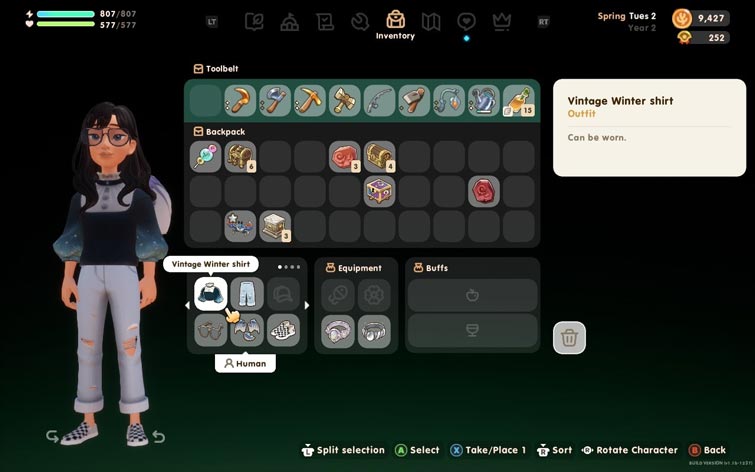Open the map tab
Image resolution: width=755 pixels, height=472 pixels.
pos(431,21)
